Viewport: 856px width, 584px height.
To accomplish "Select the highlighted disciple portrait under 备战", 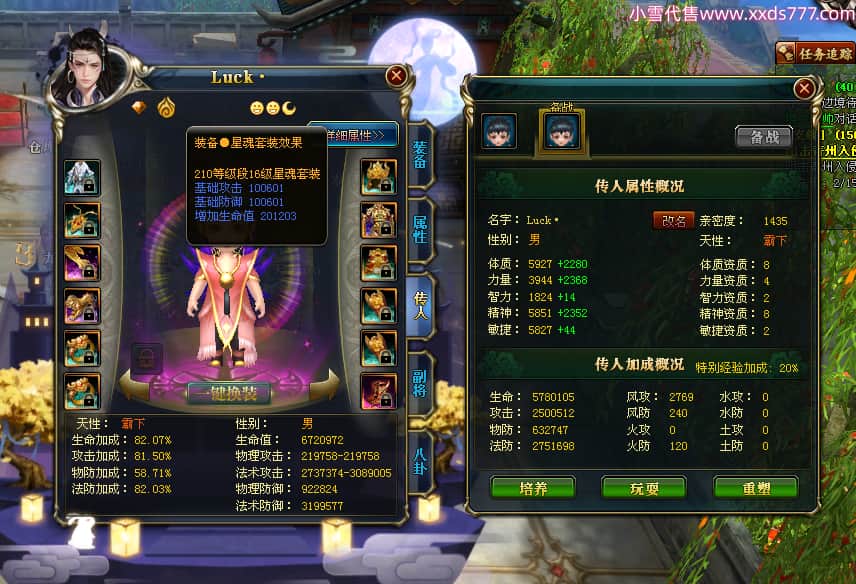I will click(562, 130).
